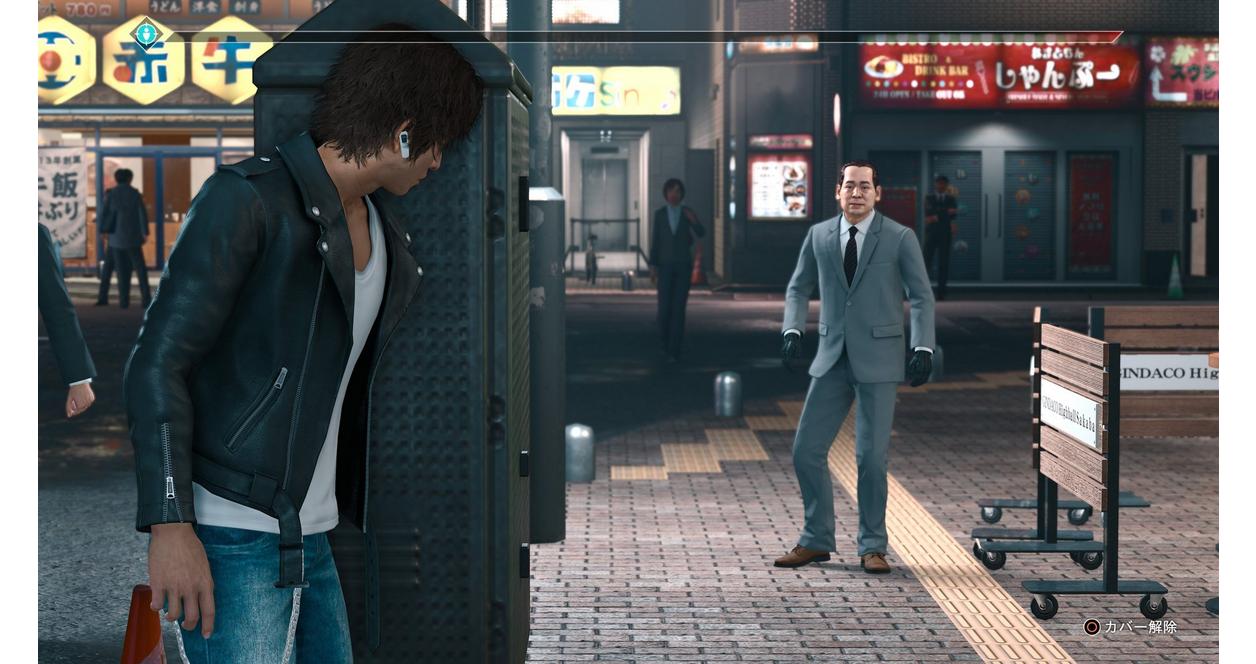Click the diamond tailing target icon

coord(146,35)
